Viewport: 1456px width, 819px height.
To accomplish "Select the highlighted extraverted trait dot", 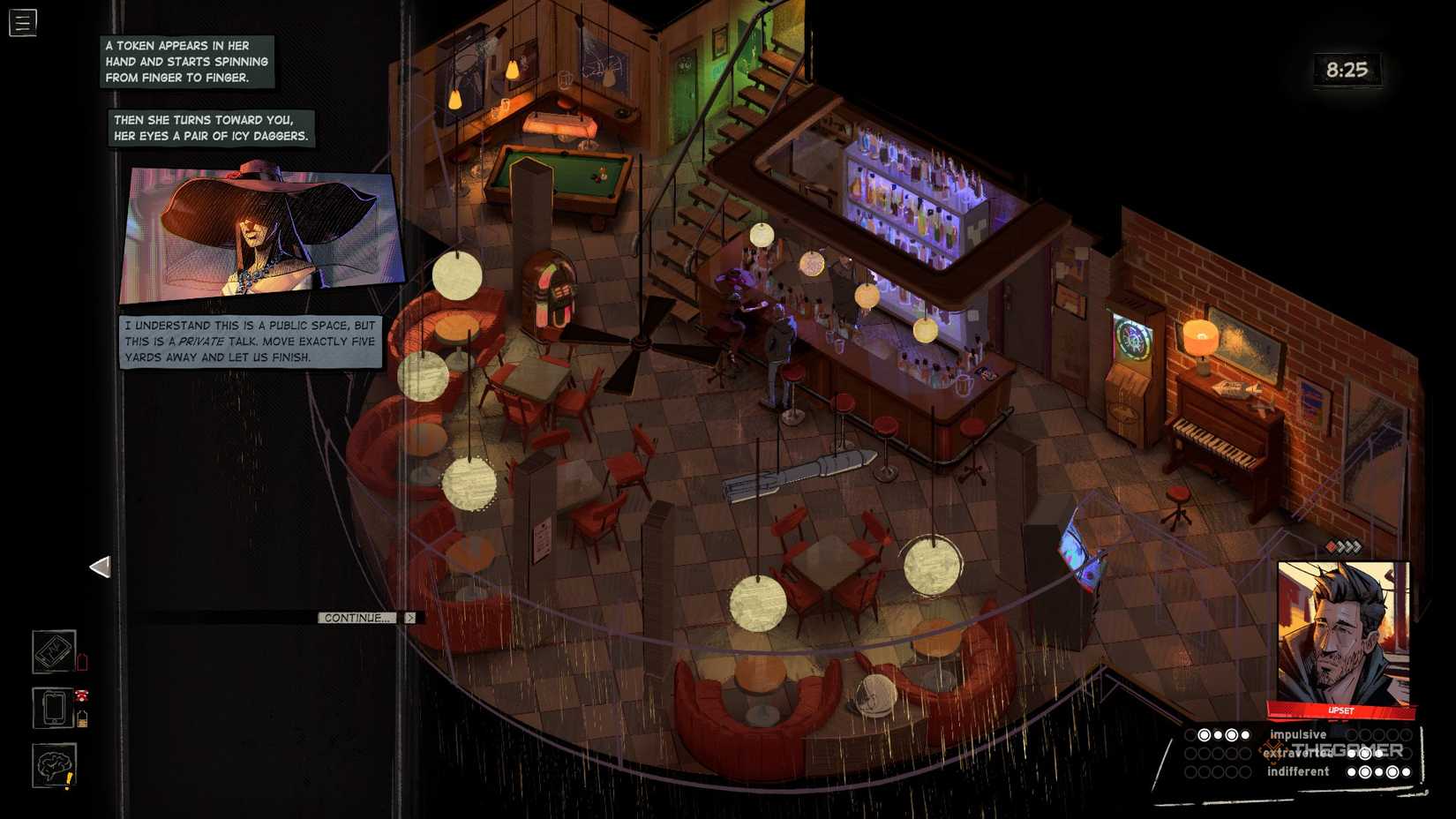I will click(1365, 755).
